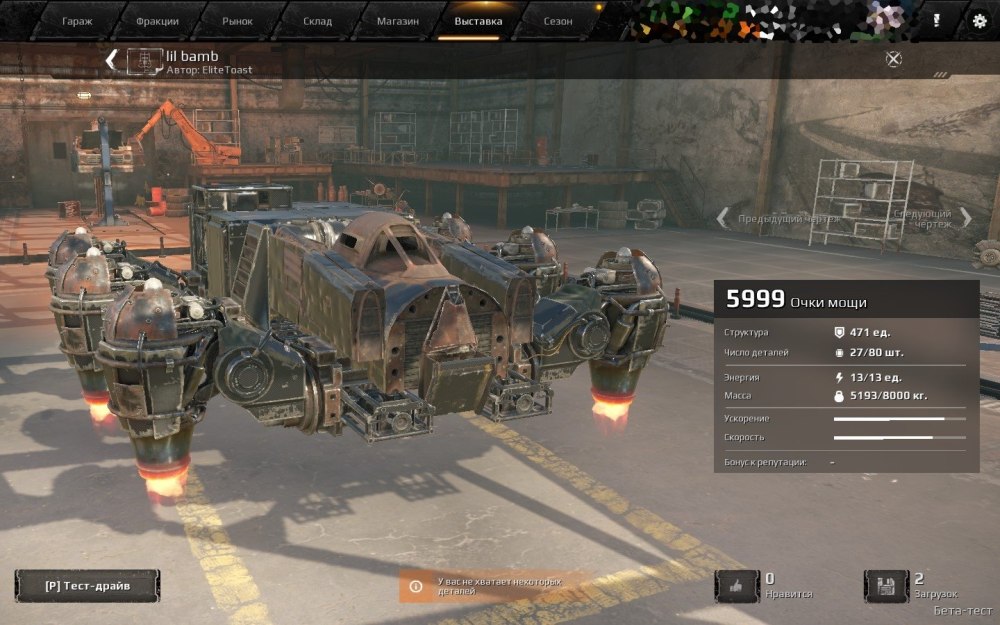Open the Магазин tab

pyautogui.click(x=397, y=20)
